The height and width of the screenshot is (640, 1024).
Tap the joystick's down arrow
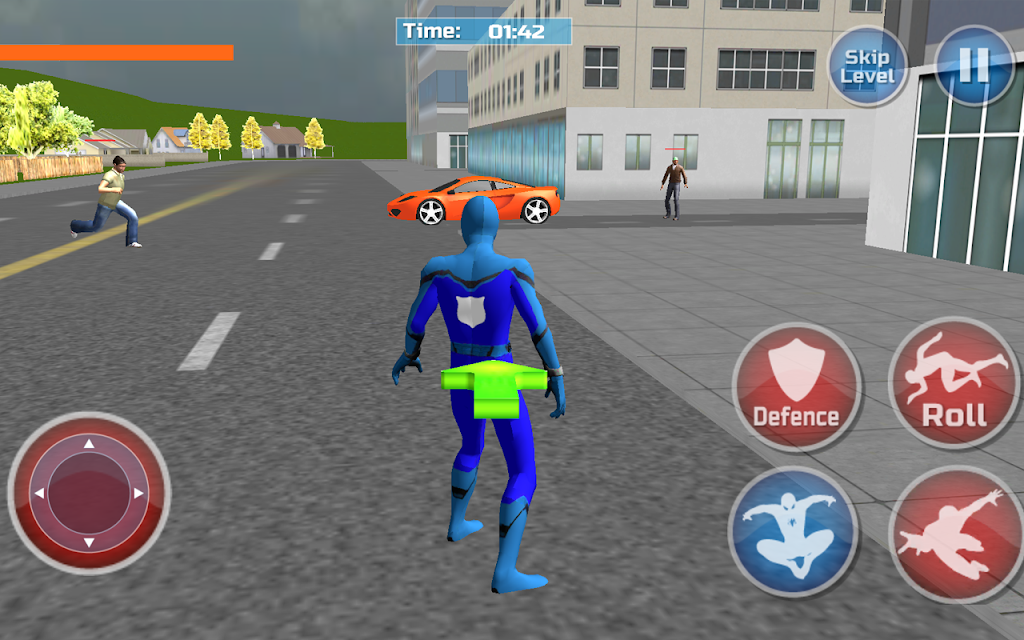88,543
